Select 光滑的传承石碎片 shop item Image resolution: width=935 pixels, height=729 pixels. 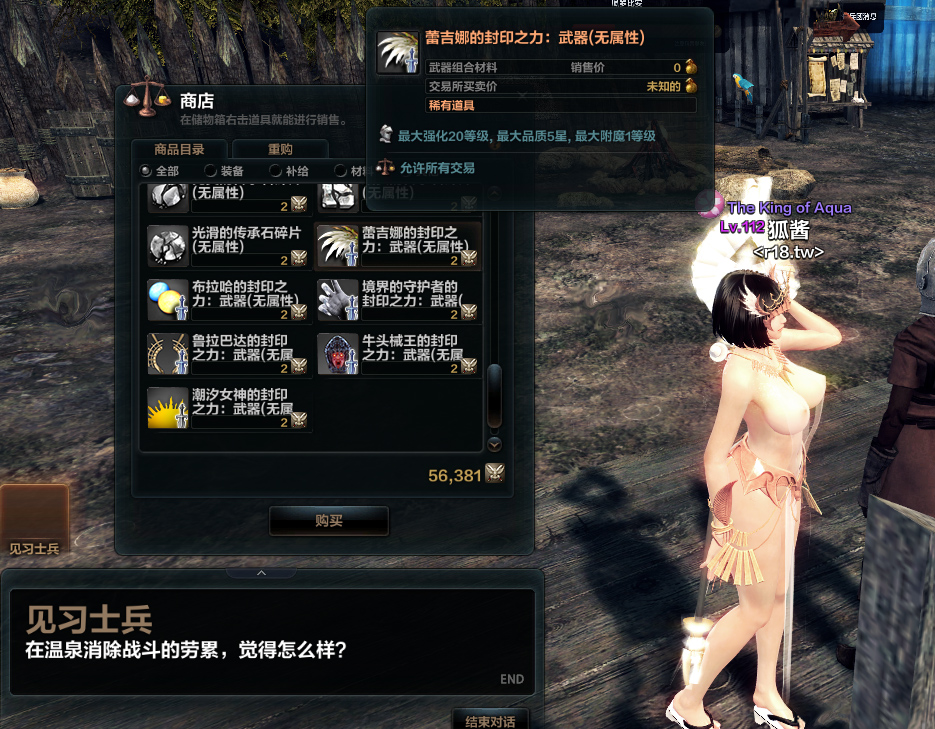point(229,245)
